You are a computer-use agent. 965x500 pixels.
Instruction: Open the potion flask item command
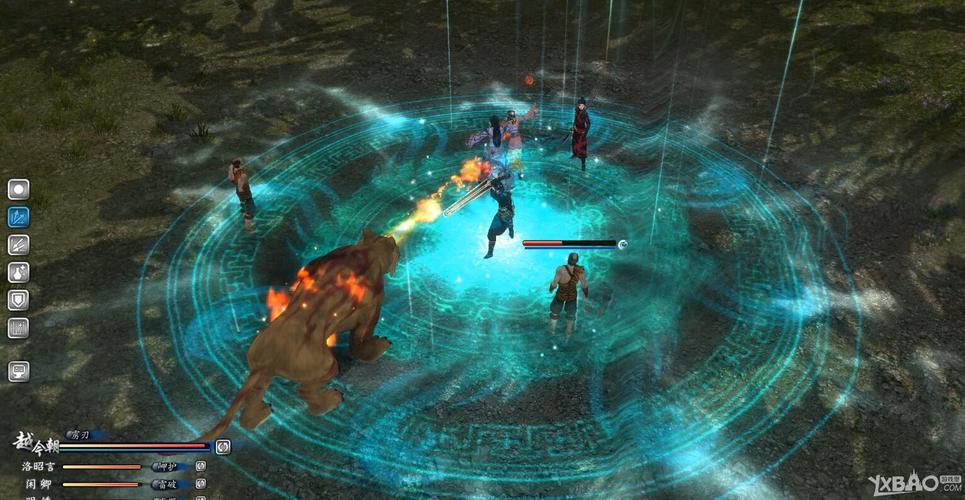pos(19,272)
